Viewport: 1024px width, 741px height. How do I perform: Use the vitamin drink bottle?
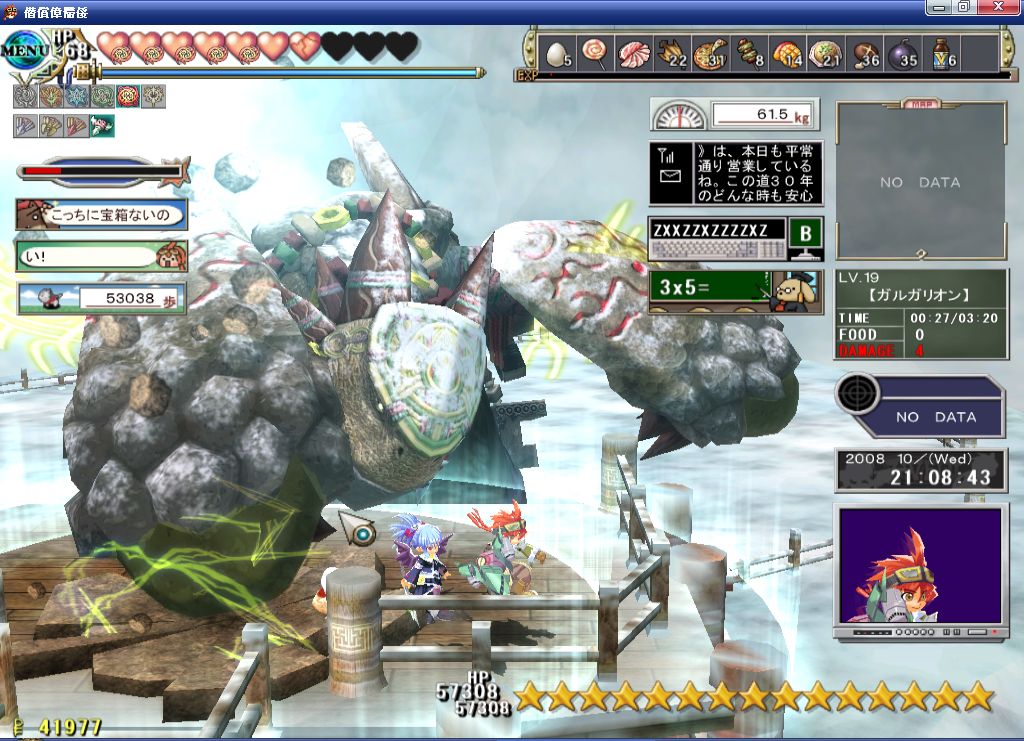pyautogui.click(x=942, y=54)
